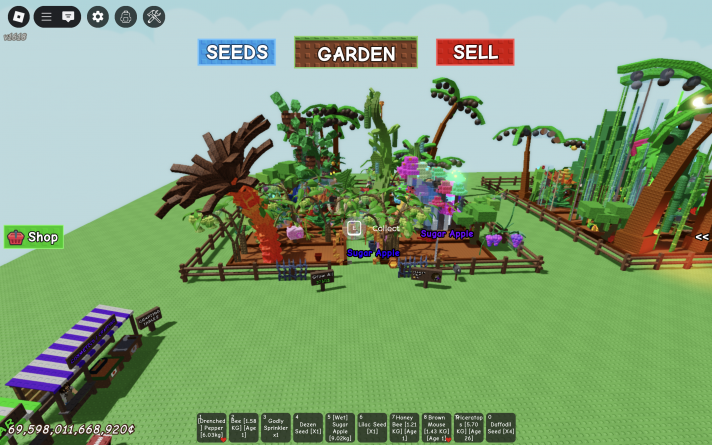Open the backpack inventory icon
Viewport: 712px width, 445px height.
click(x=125, y=16)
